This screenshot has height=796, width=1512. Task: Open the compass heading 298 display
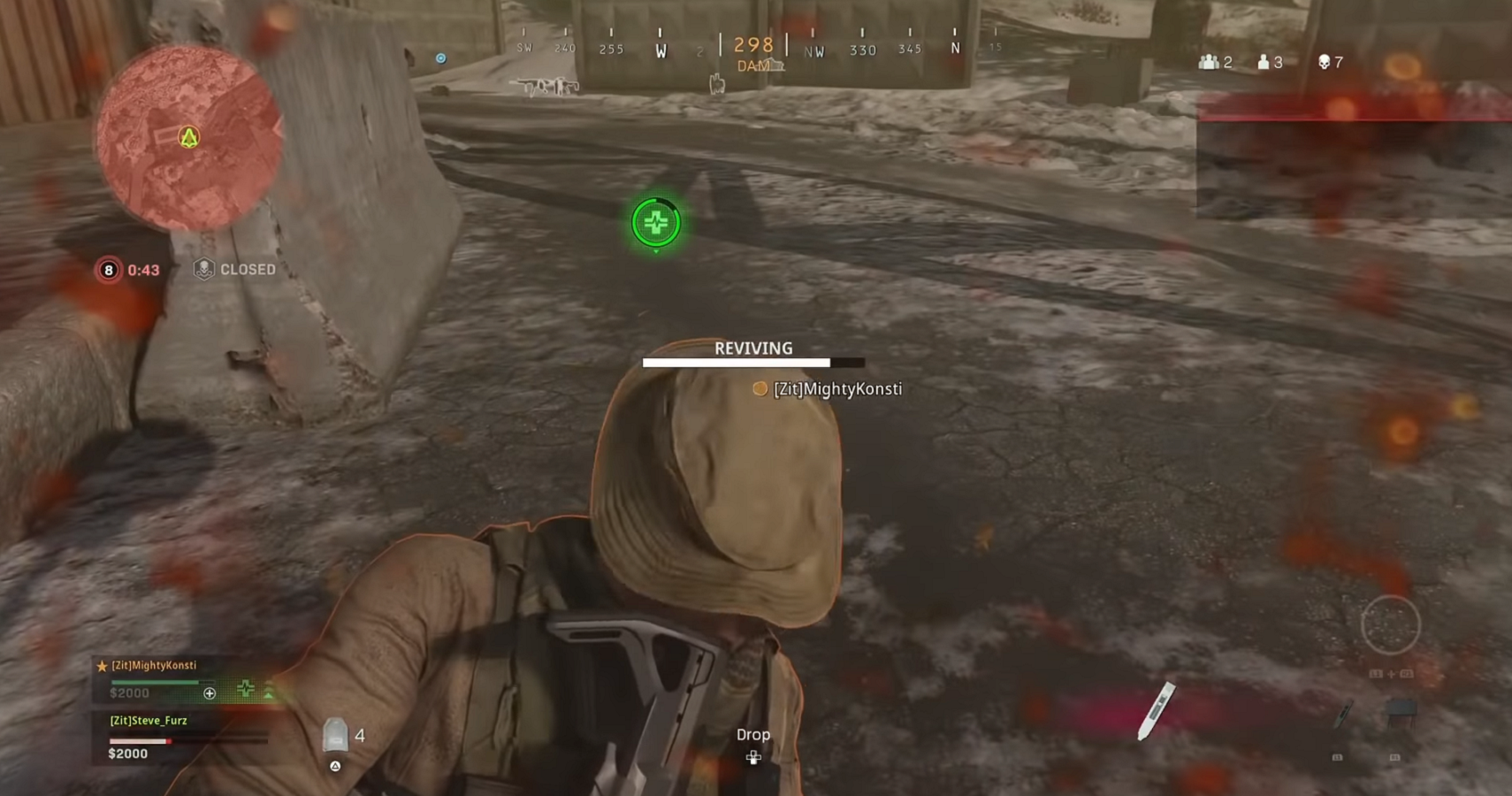coord(752,44)
